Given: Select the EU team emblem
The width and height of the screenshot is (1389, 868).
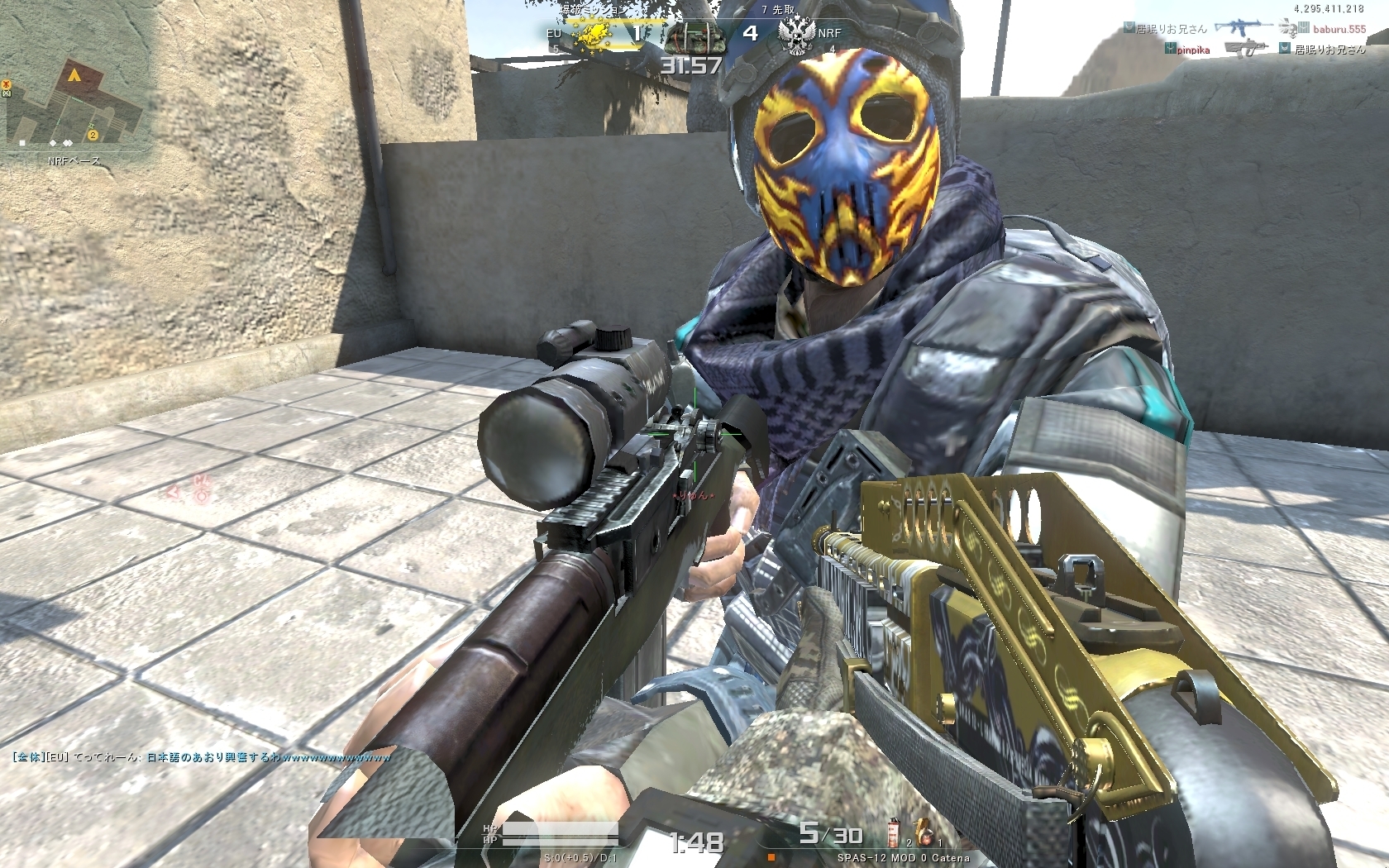Looking at the screenshot, I should click(592, 34).
